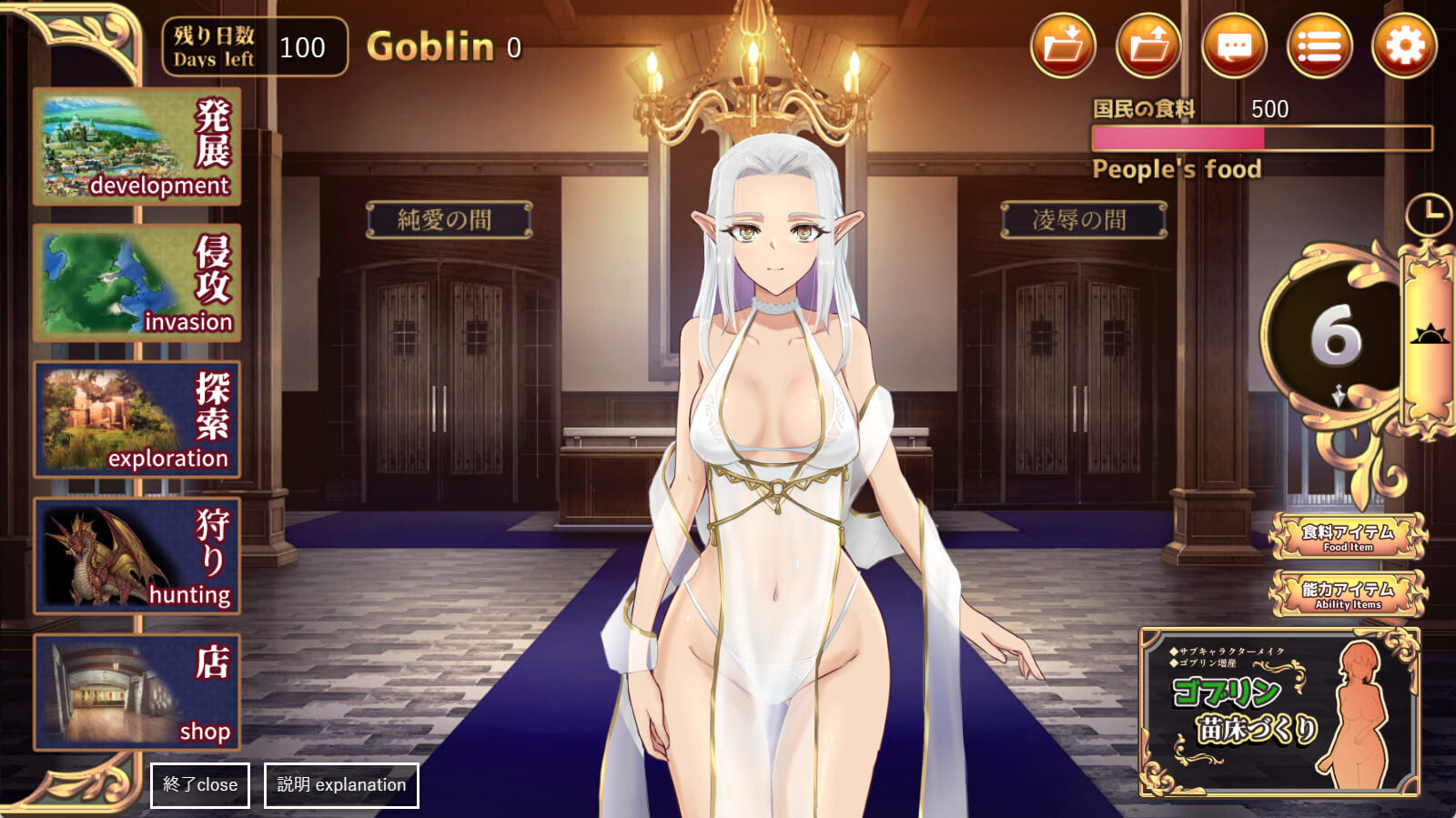Open the save folder icon

[x=1063, y=45]
